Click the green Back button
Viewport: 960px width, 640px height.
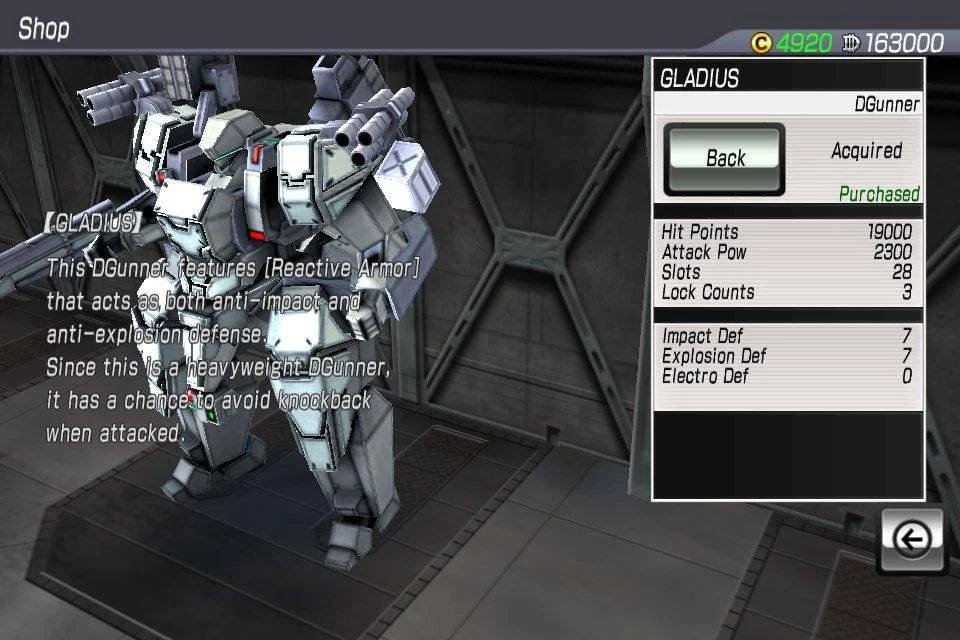725,158
